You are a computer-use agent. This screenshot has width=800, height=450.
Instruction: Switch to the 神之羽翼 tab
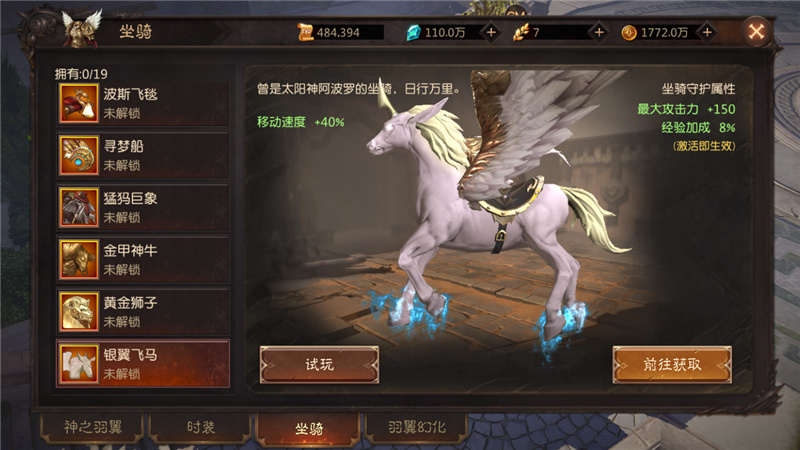pos(92,427)
